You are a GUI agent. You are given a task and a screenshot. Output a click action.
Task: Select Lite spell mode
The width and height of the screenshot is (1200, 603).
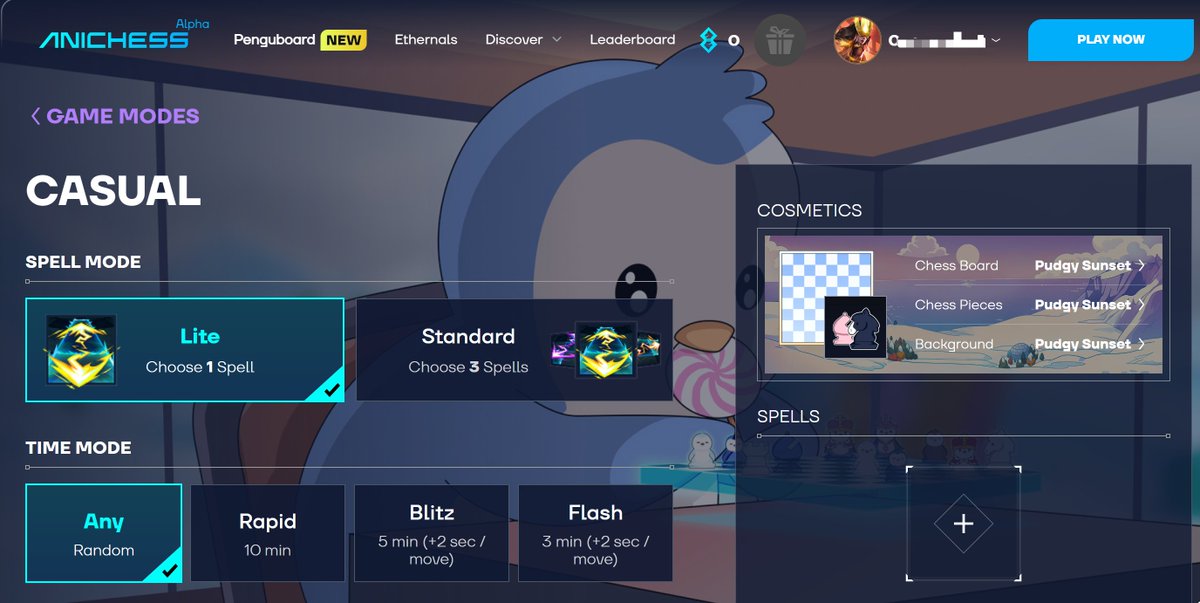click(x=185, y=350)
